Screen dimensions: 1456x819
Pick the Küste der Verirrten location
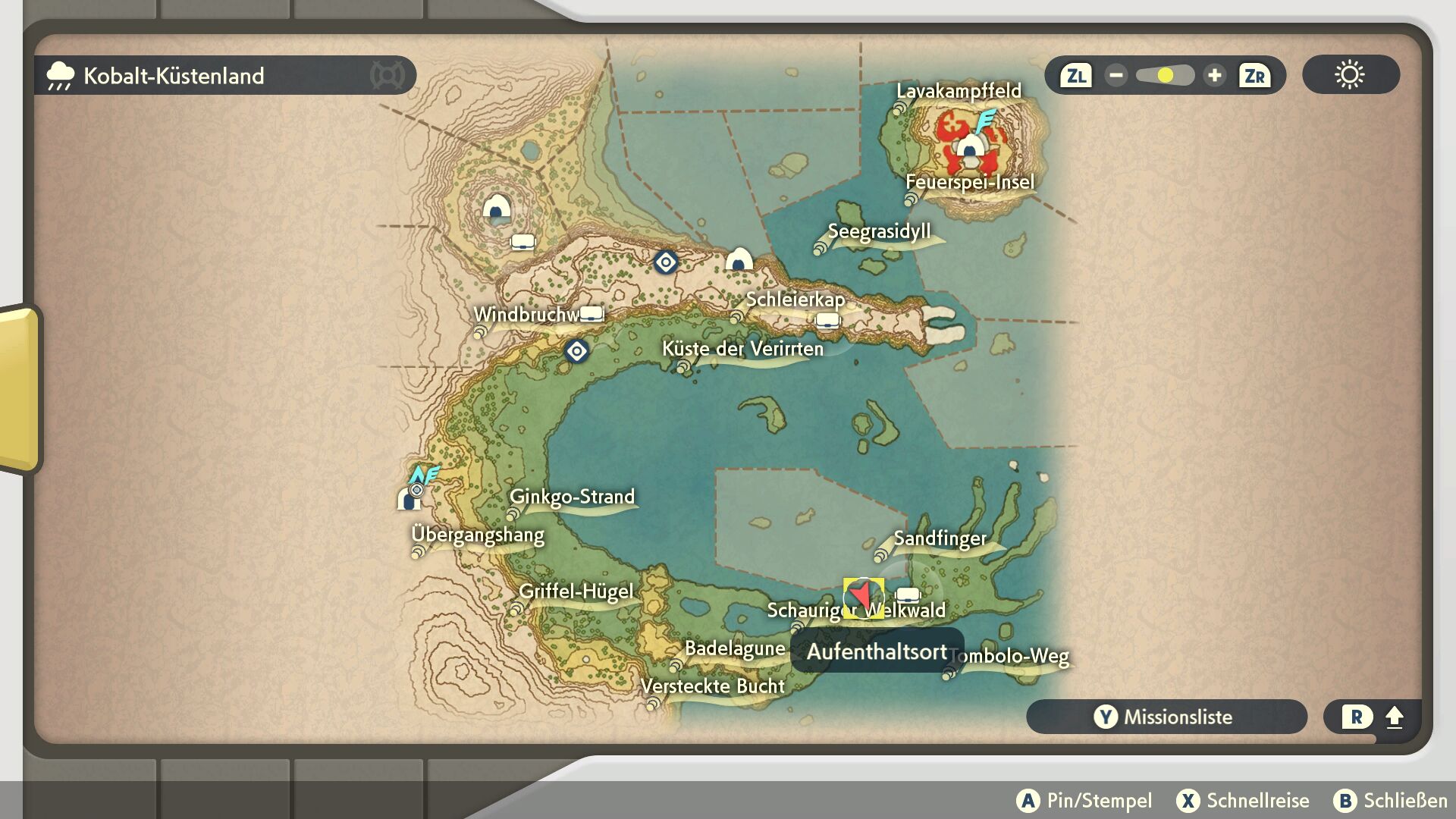click(x=742, y=350)
